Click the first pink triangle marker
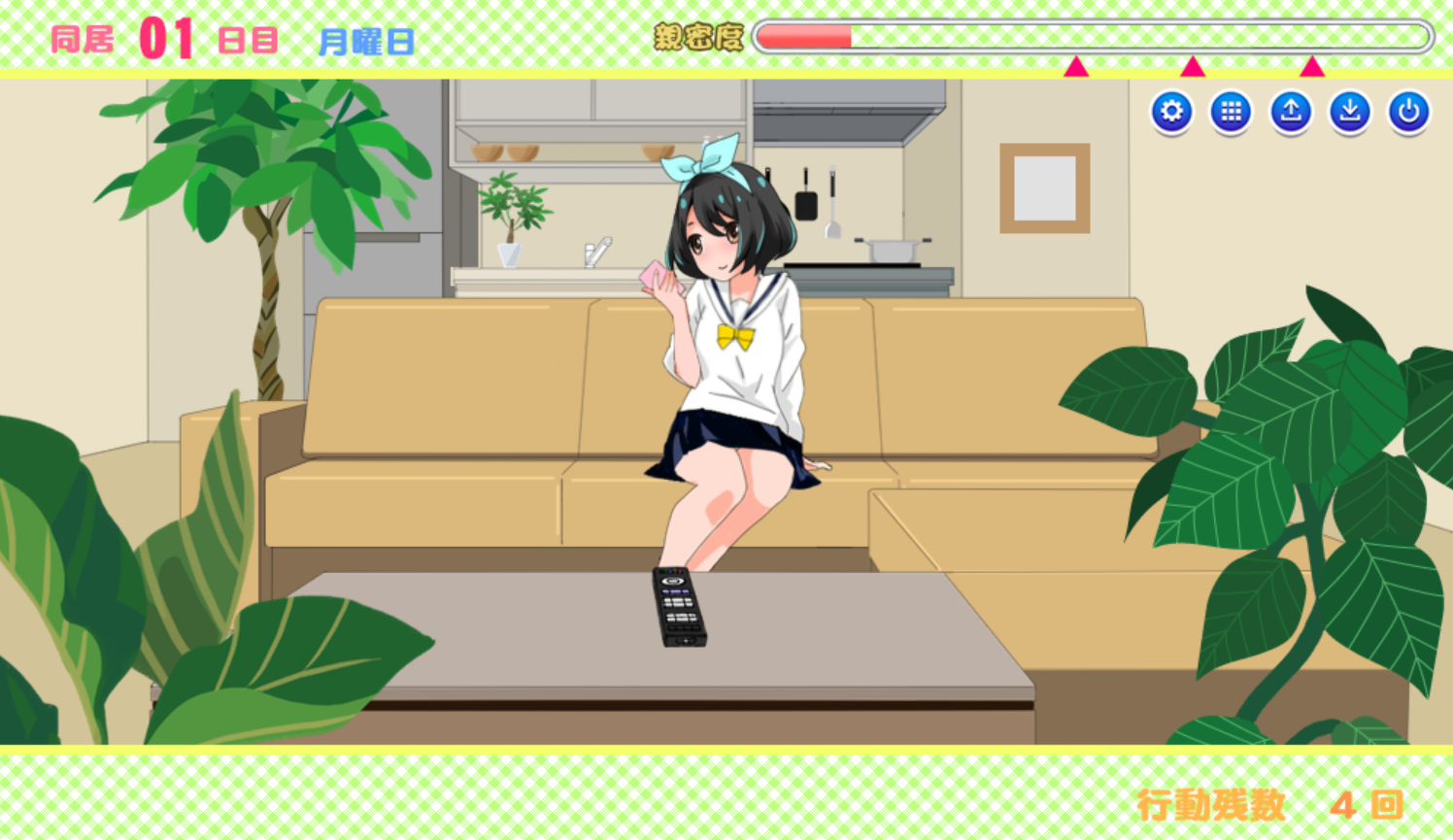1453x840 pixels. (1076, 67)
